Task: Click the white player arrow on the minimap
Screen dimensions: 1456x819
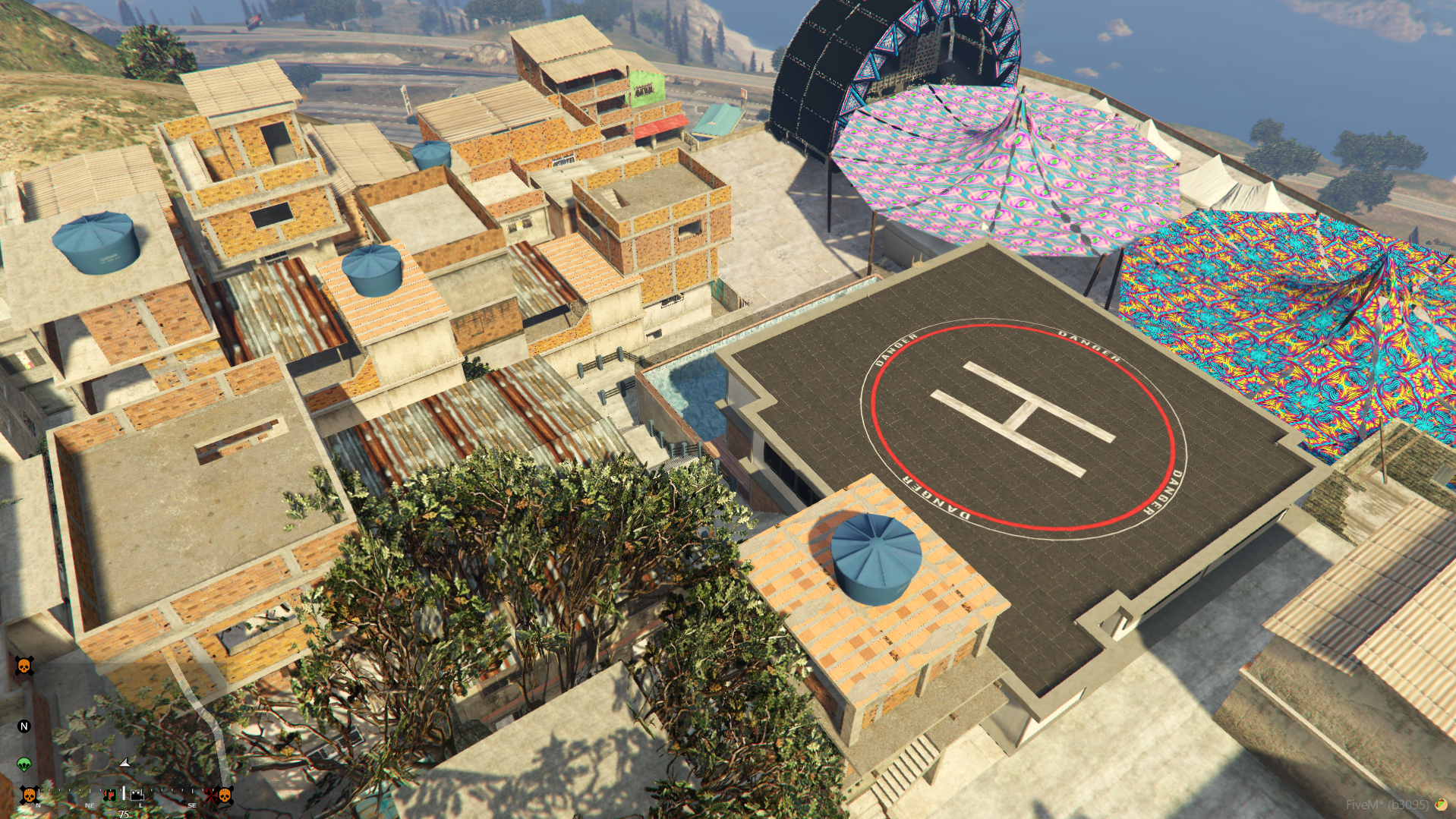Action: 125,762
